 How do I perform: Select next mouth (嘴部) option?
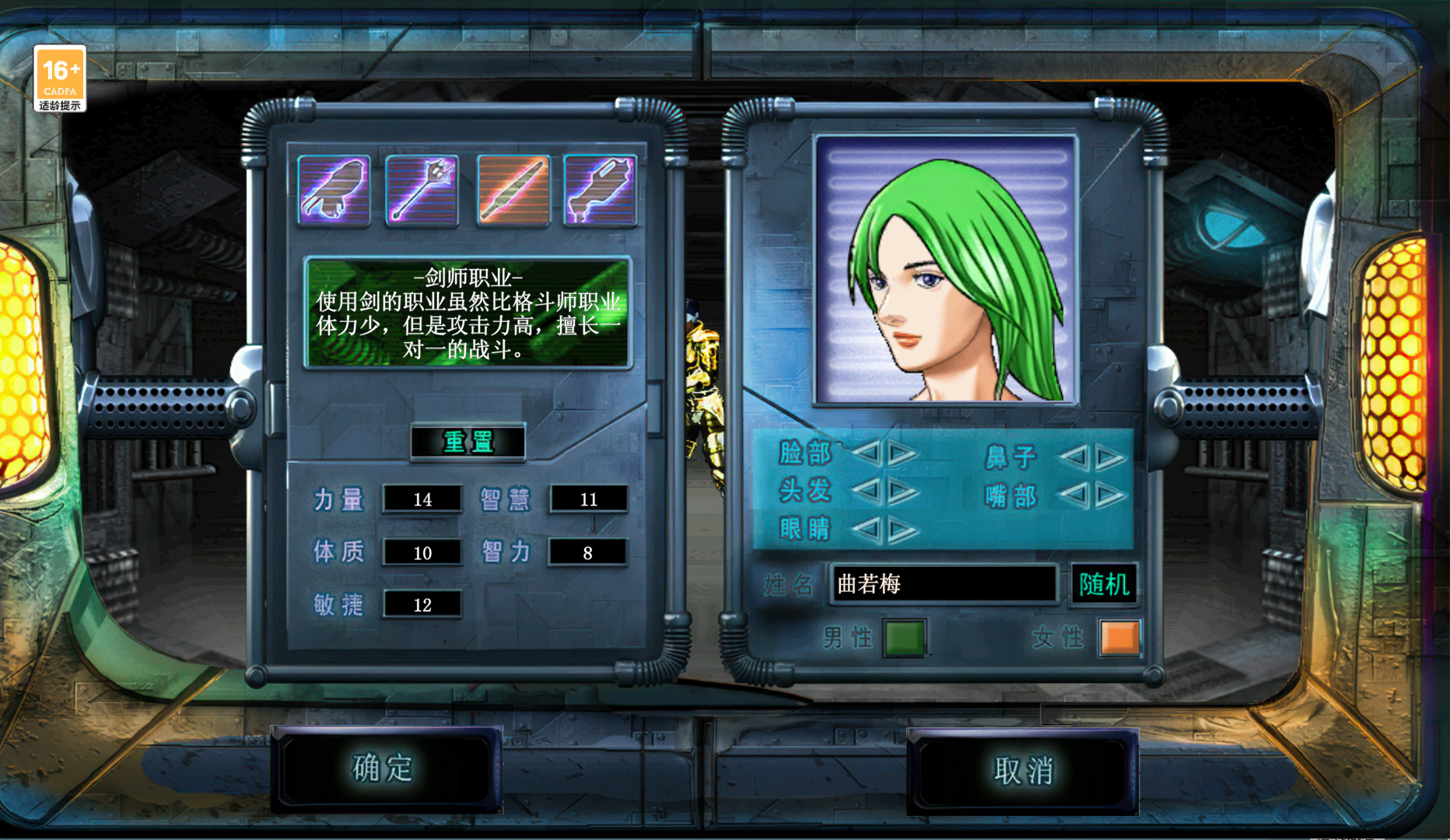[x=1110, y=495]
